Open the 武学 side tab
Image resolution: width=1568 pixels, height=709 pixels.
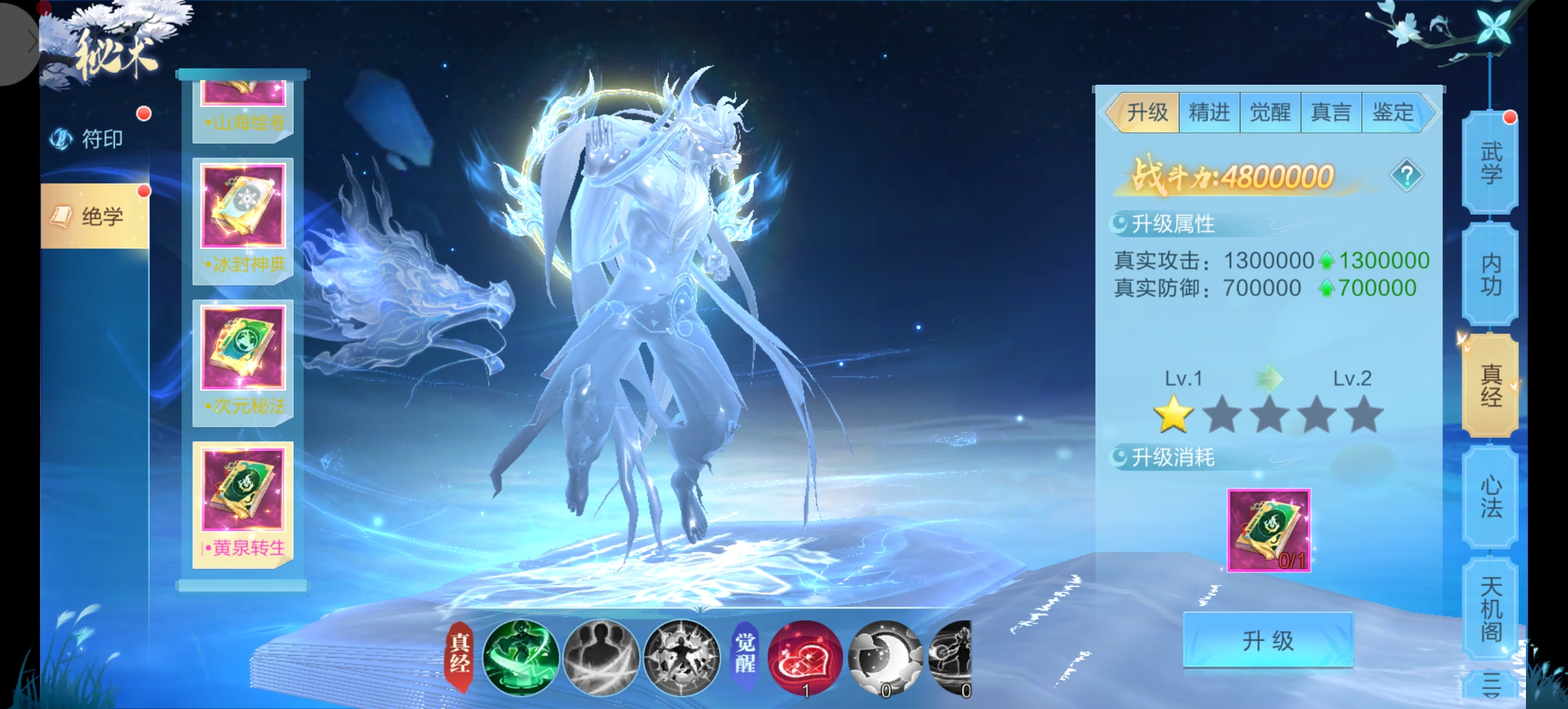click(x=1491, y=163)
